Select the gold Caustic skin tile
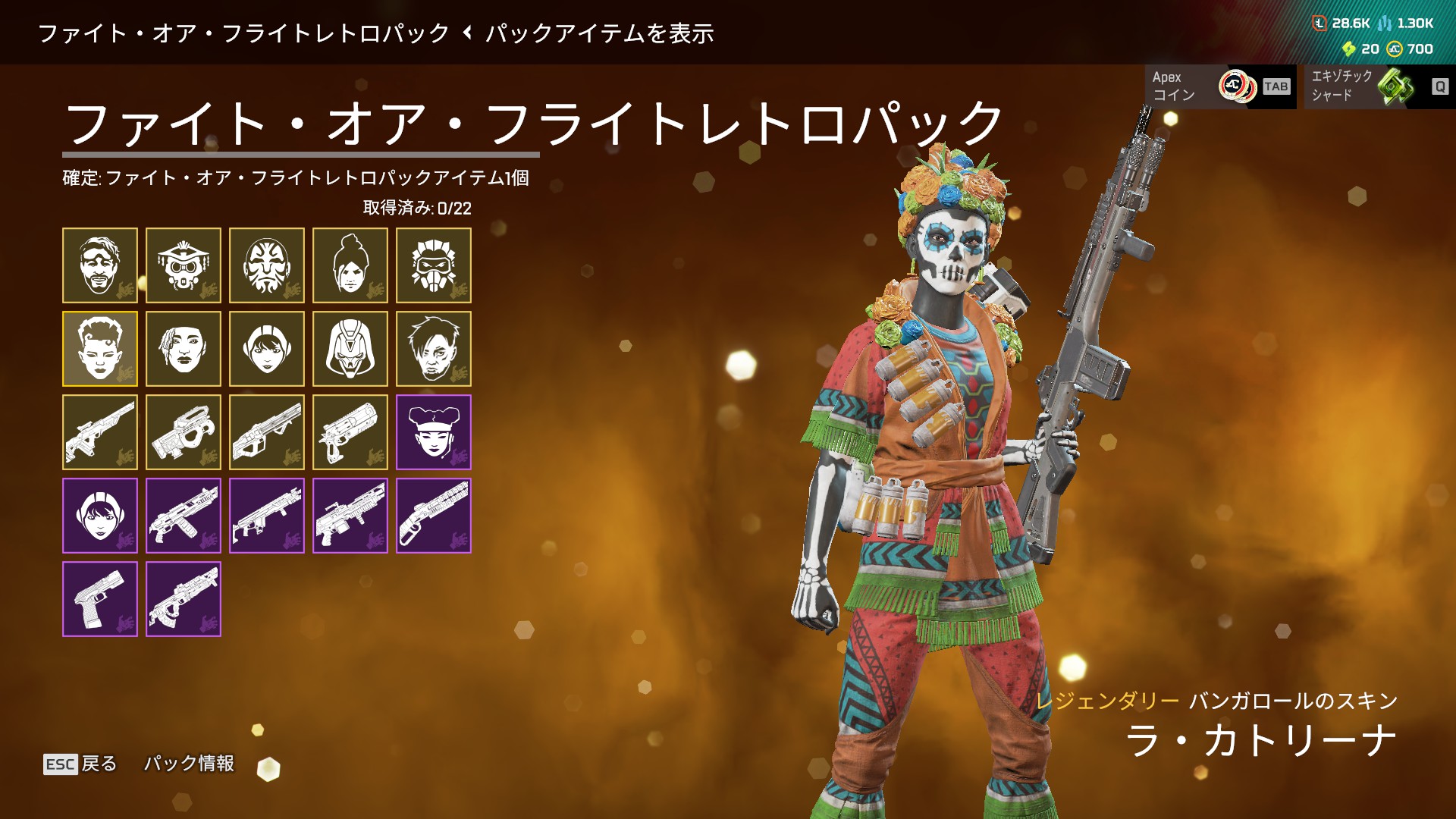 pos(434,265)
